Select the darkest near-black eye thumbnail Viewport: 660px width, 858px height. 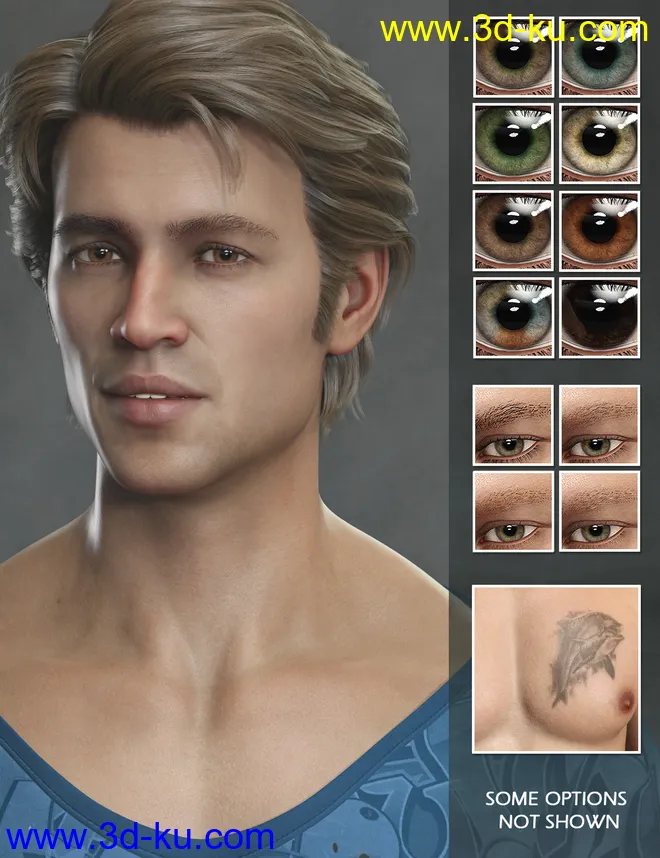tap(599, 317)
